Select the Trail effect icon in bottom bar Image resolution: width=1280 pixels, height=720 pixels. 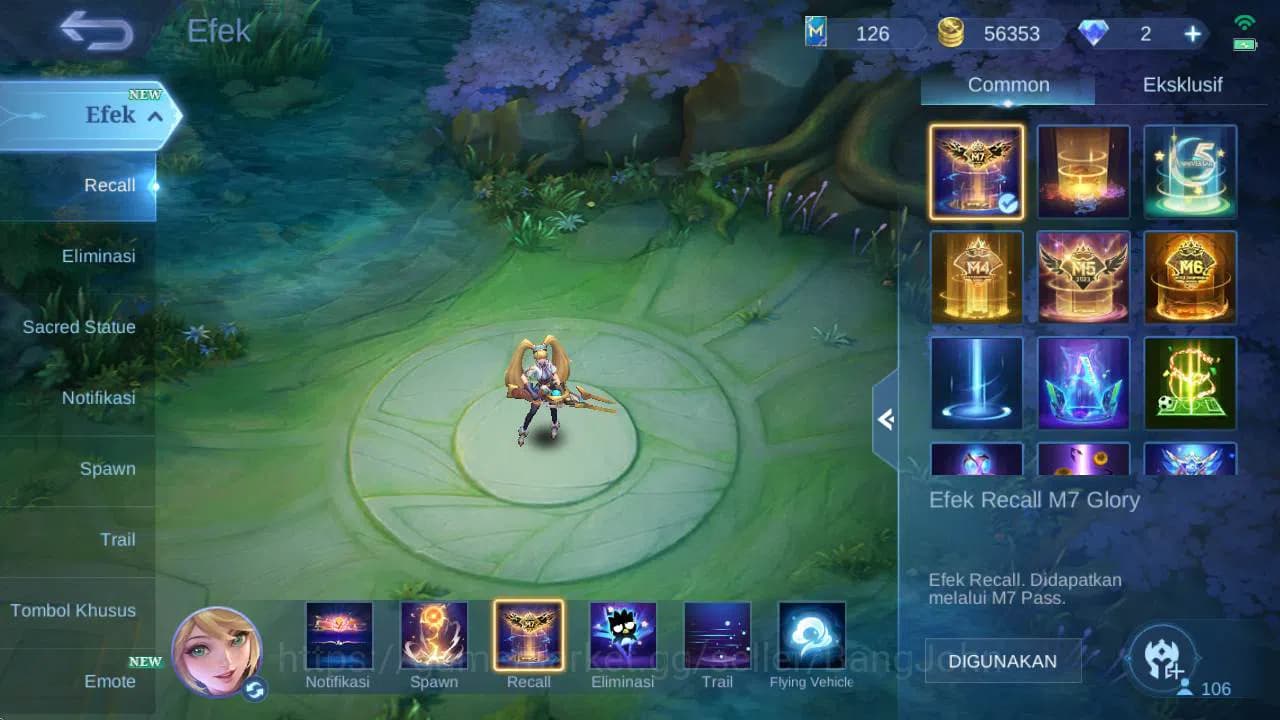pyautogui.click(x=716, y=634)
